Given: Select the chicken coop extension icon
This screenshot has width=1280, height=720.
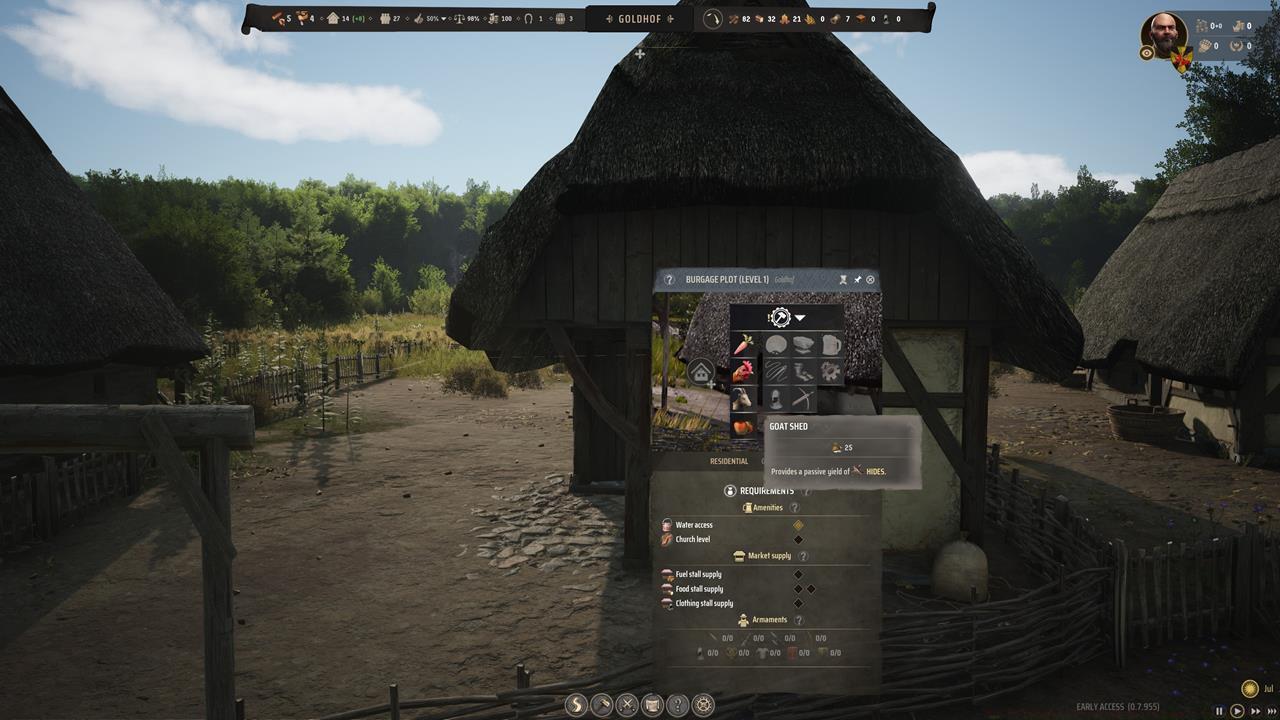Looking at the screenshot, I should (743, 372).
